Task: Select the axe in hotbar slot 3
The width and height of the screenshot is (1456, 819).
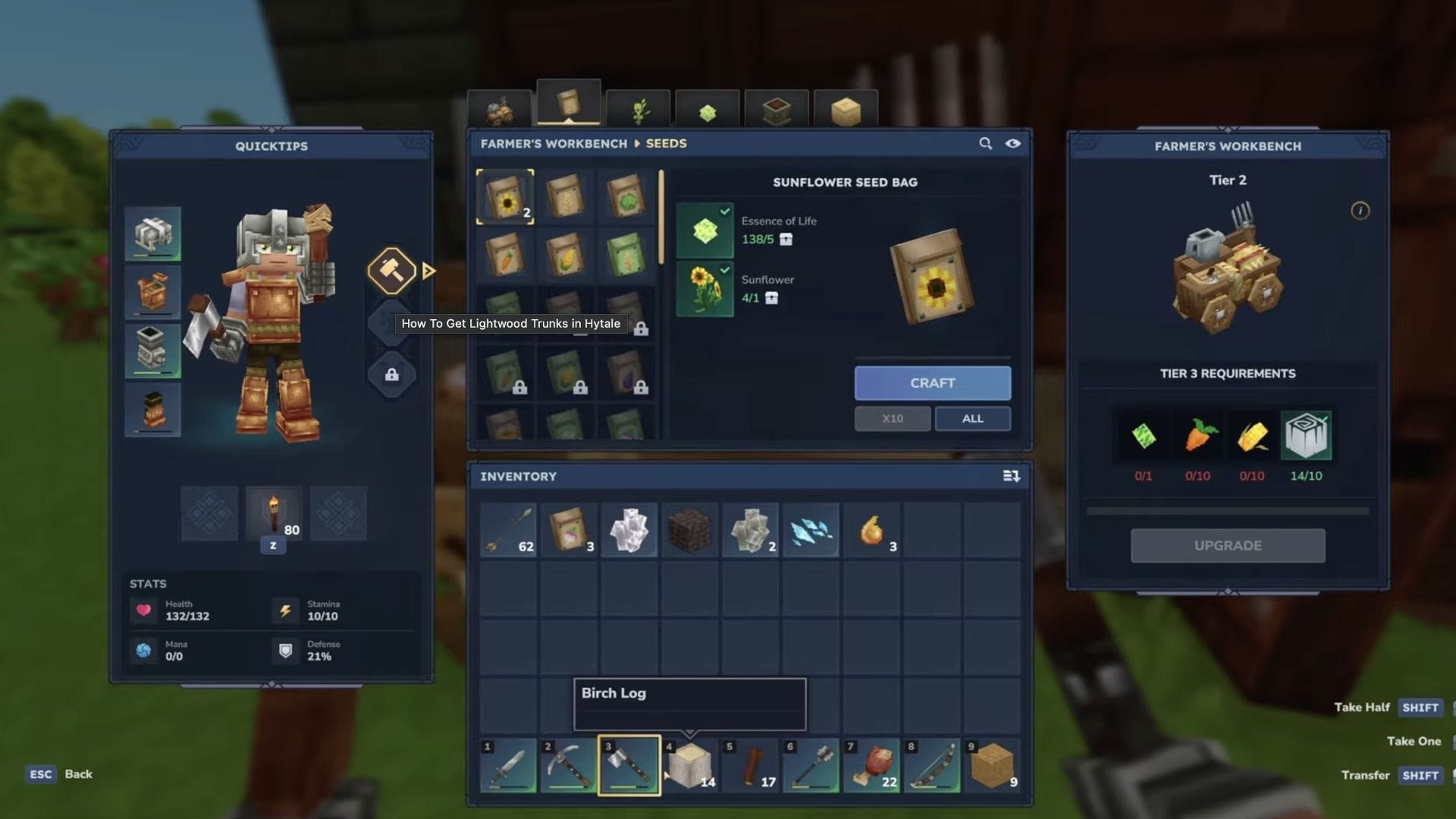Action: (629, 766)
